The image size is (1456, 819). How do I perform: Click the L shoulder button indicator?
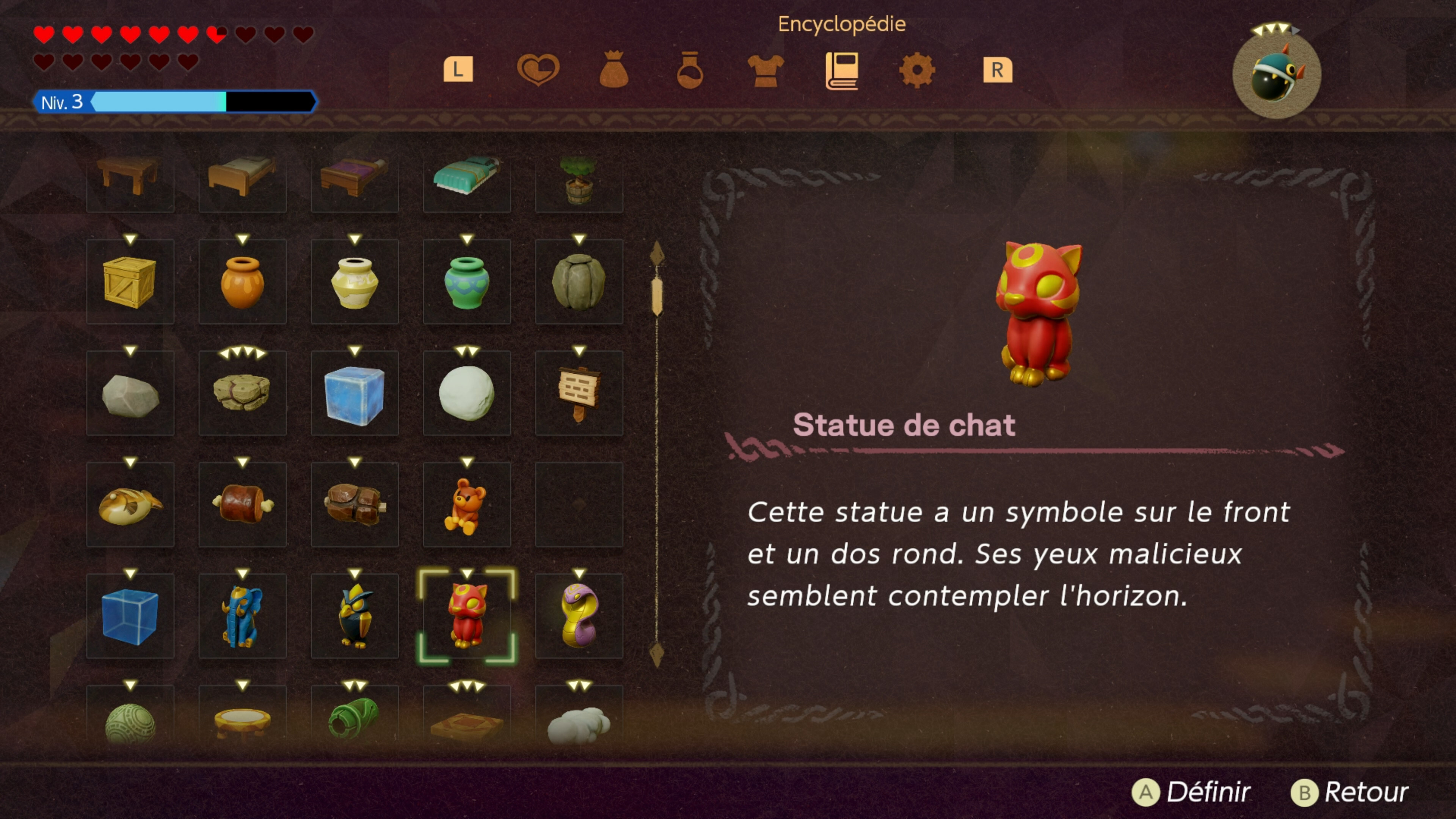coord(459,69)
